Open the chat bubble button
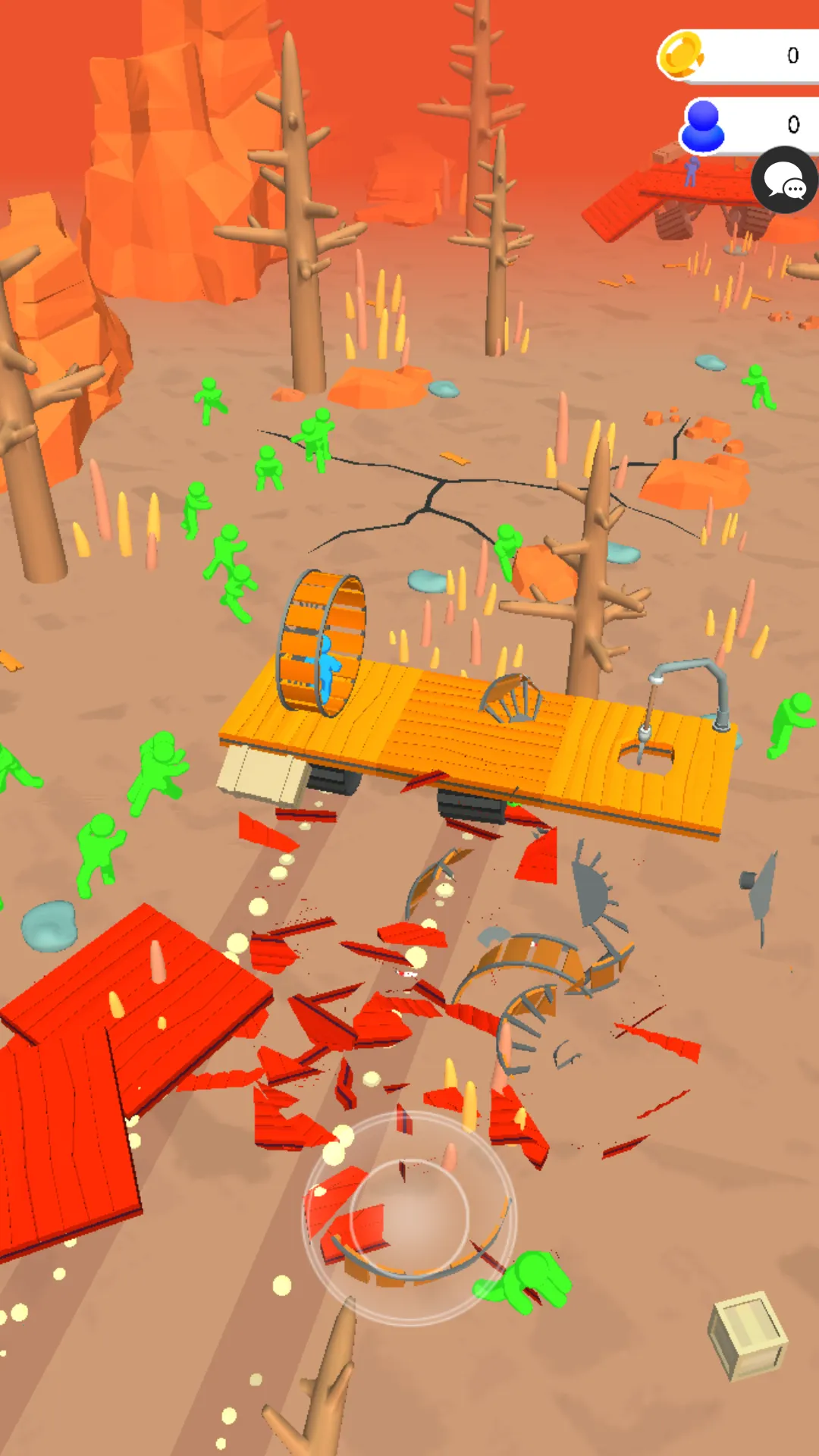 pyautogui.click(x=784, y=182)
